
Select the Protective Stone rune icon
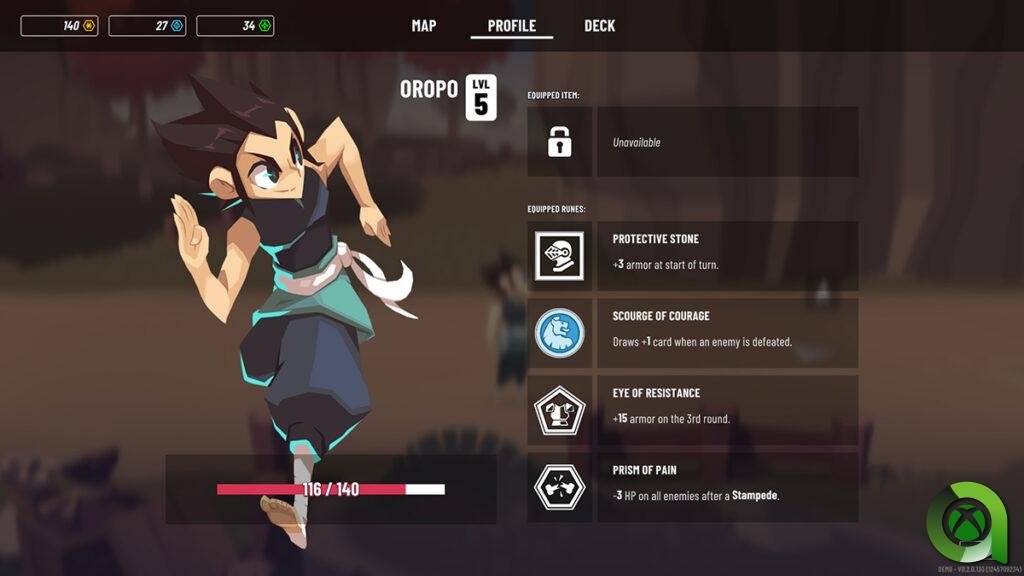560,256
